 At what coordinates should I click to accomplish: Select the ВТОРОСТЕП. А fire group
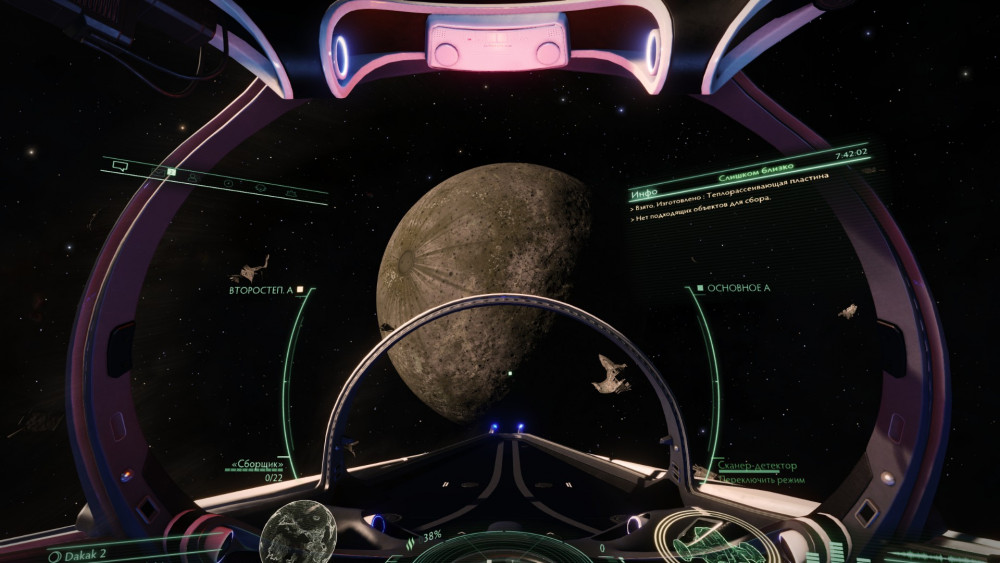[x=260, y=290]
